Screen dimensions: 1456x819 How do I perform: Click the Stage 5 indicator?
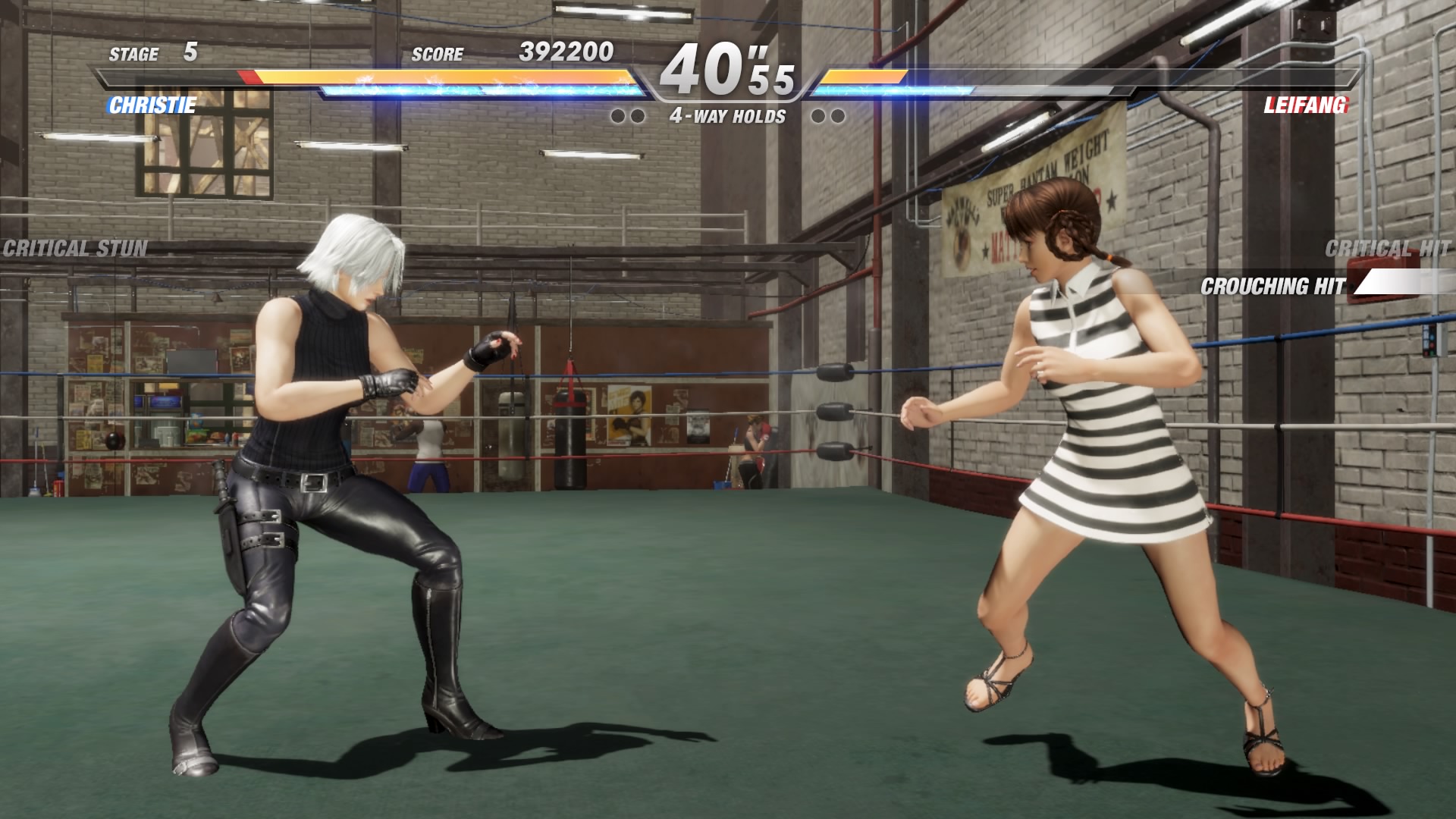pos(152,54)
